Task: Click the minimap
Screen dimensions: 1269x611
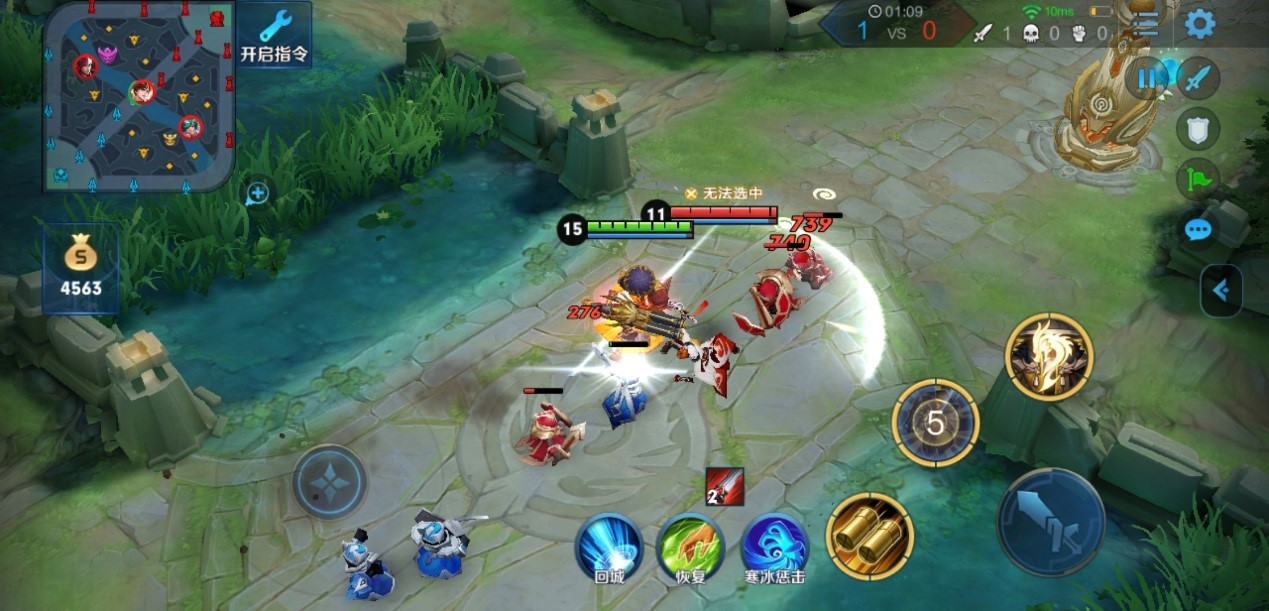Action: 139,96
